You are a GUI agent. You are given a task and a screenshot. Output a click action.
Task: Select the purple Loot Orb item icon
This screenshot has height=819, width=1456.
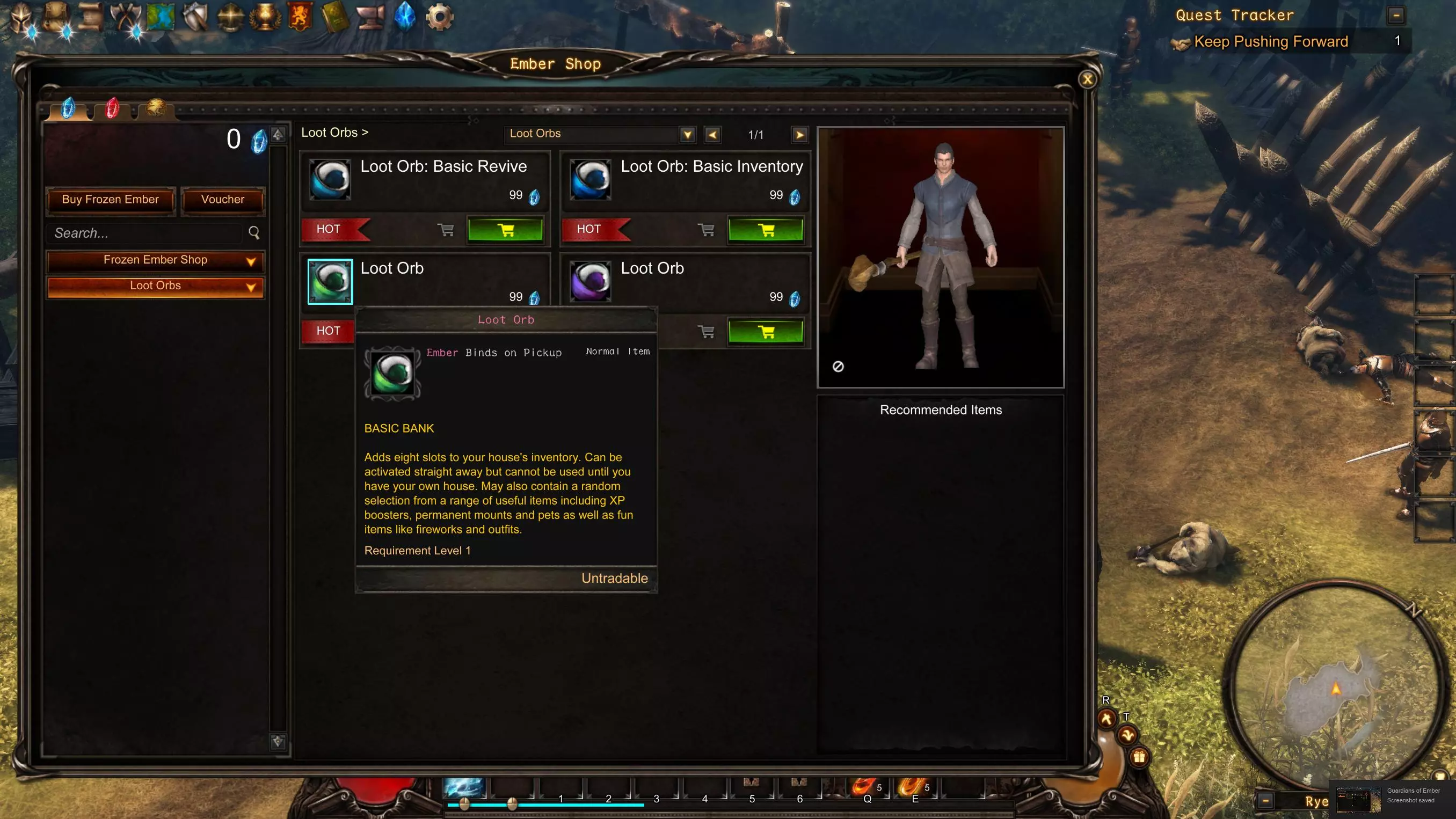[x=590, y=281]
